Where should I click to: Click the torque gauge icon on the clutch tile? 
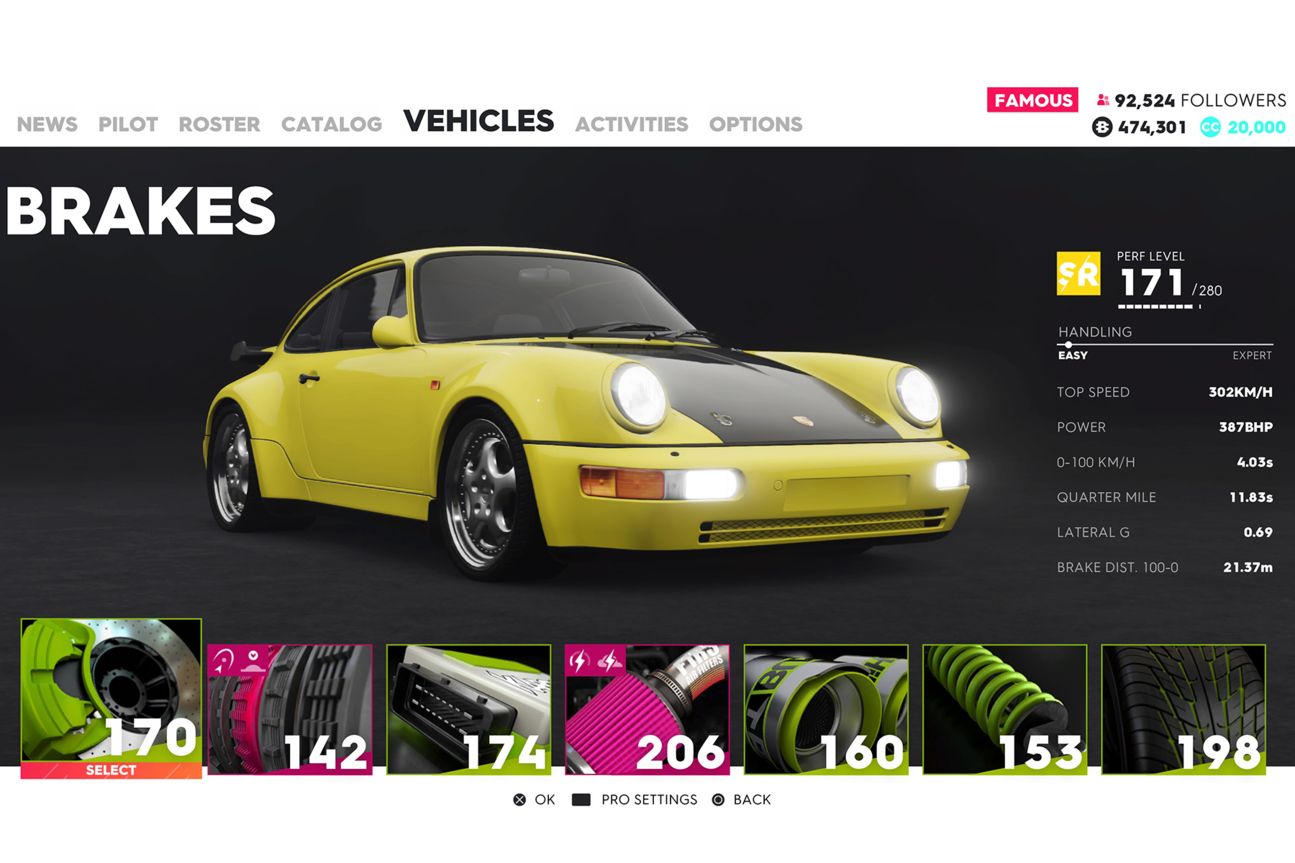click(223, 658)
